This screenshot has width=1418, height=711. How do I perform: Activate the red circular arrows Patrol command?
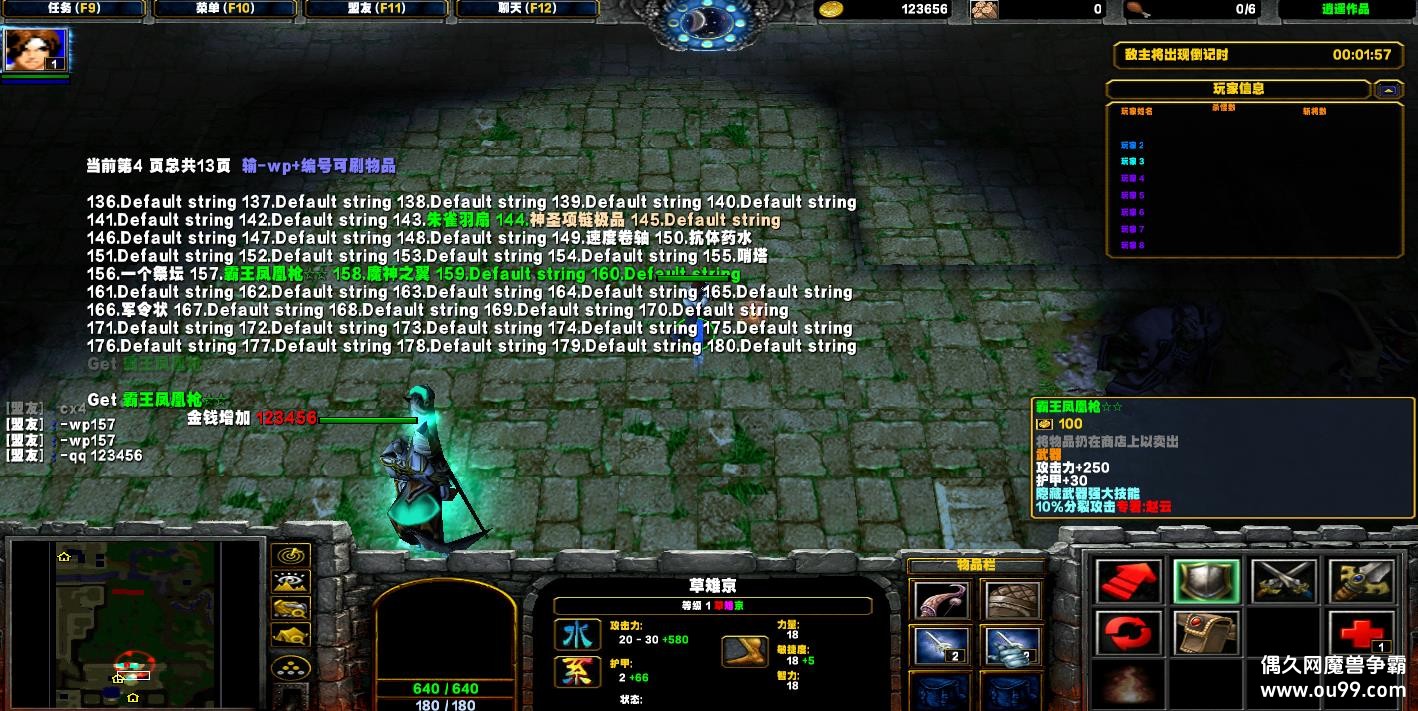(x=1128, y=634)
